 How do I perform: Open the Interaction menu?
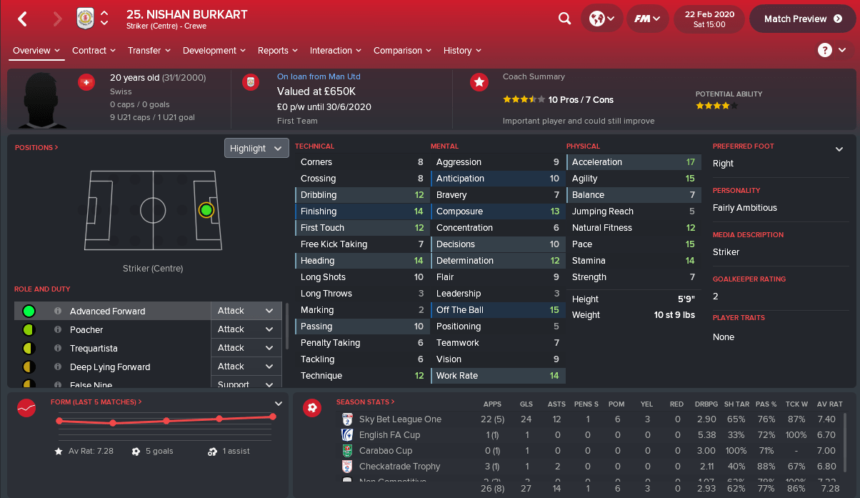tap(335, 50)
